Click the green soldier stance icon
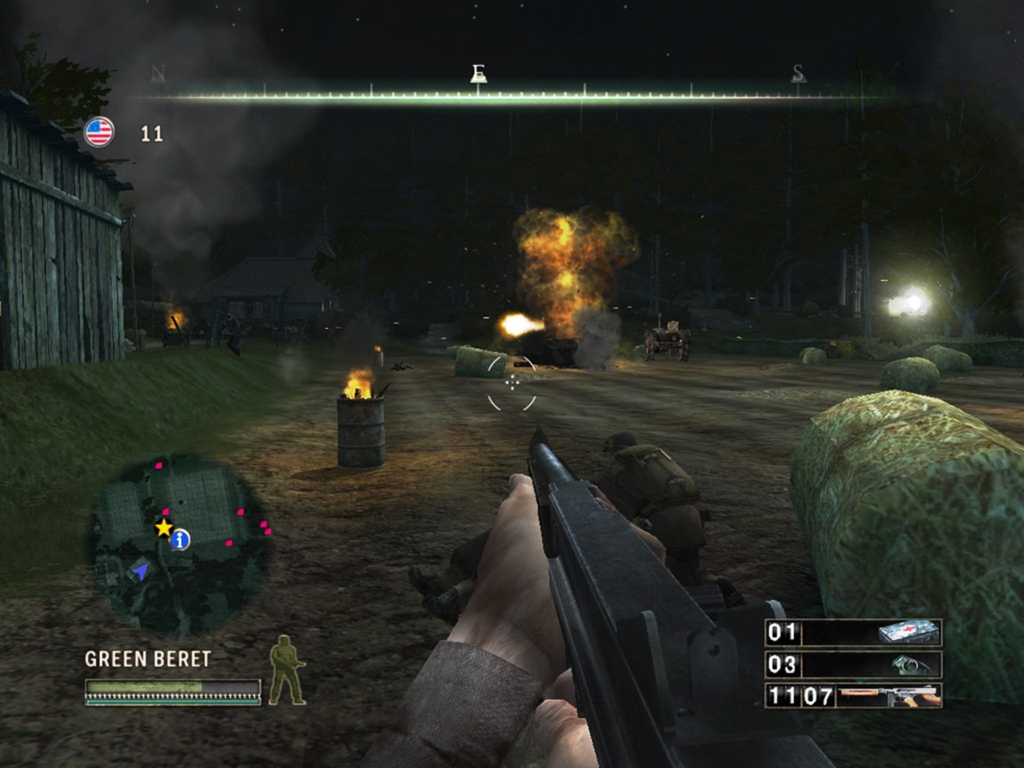The height and width of the screenshot is (768, 1024). [286, 670]
